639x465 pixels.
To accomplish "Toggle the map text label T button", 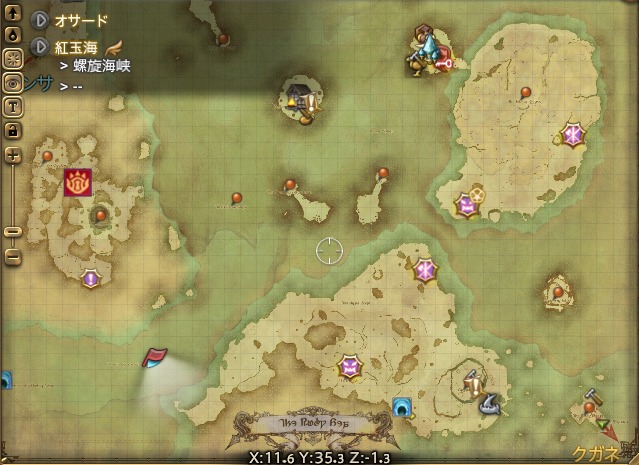I will [x=13, y=107].
